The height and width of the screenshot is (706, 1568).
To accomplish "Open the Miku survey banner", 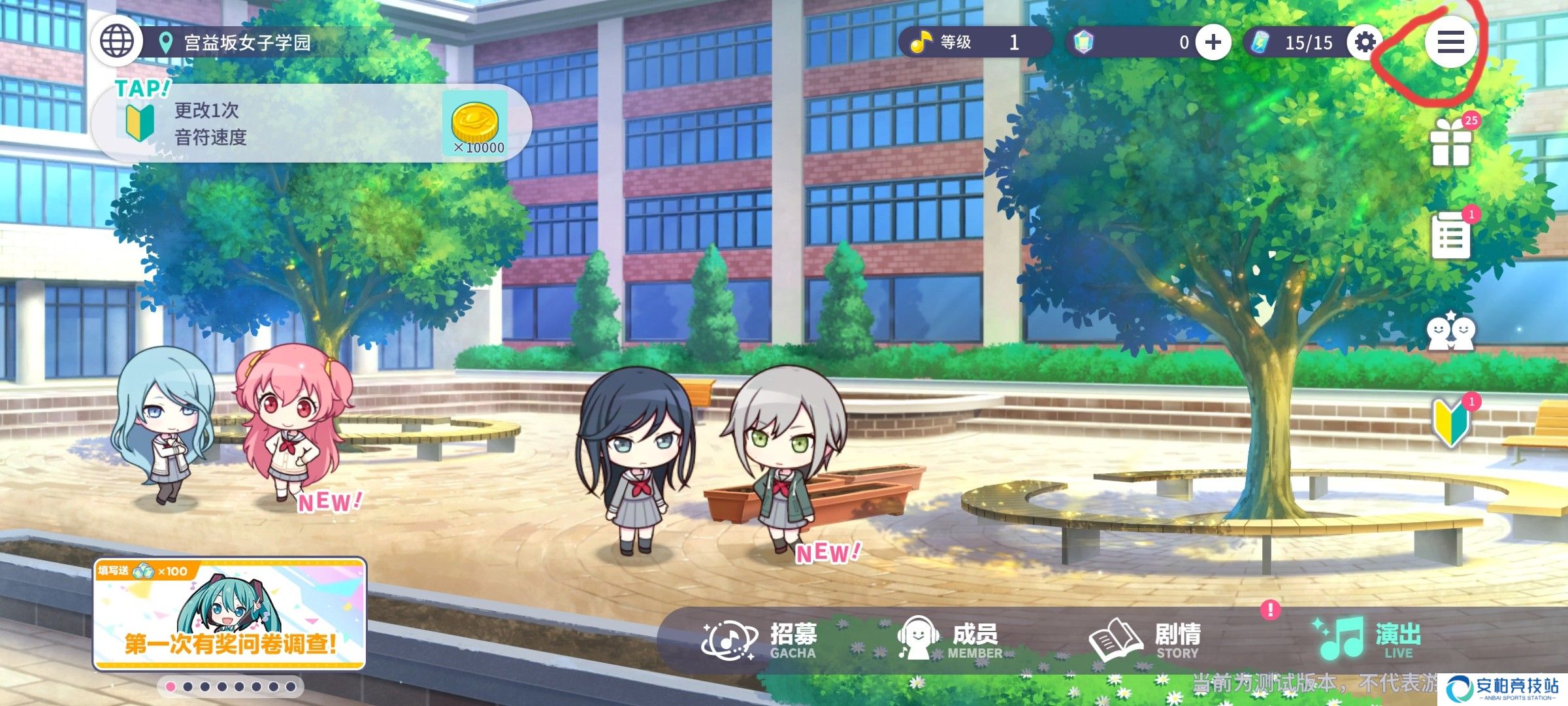I will coord(229,614).
